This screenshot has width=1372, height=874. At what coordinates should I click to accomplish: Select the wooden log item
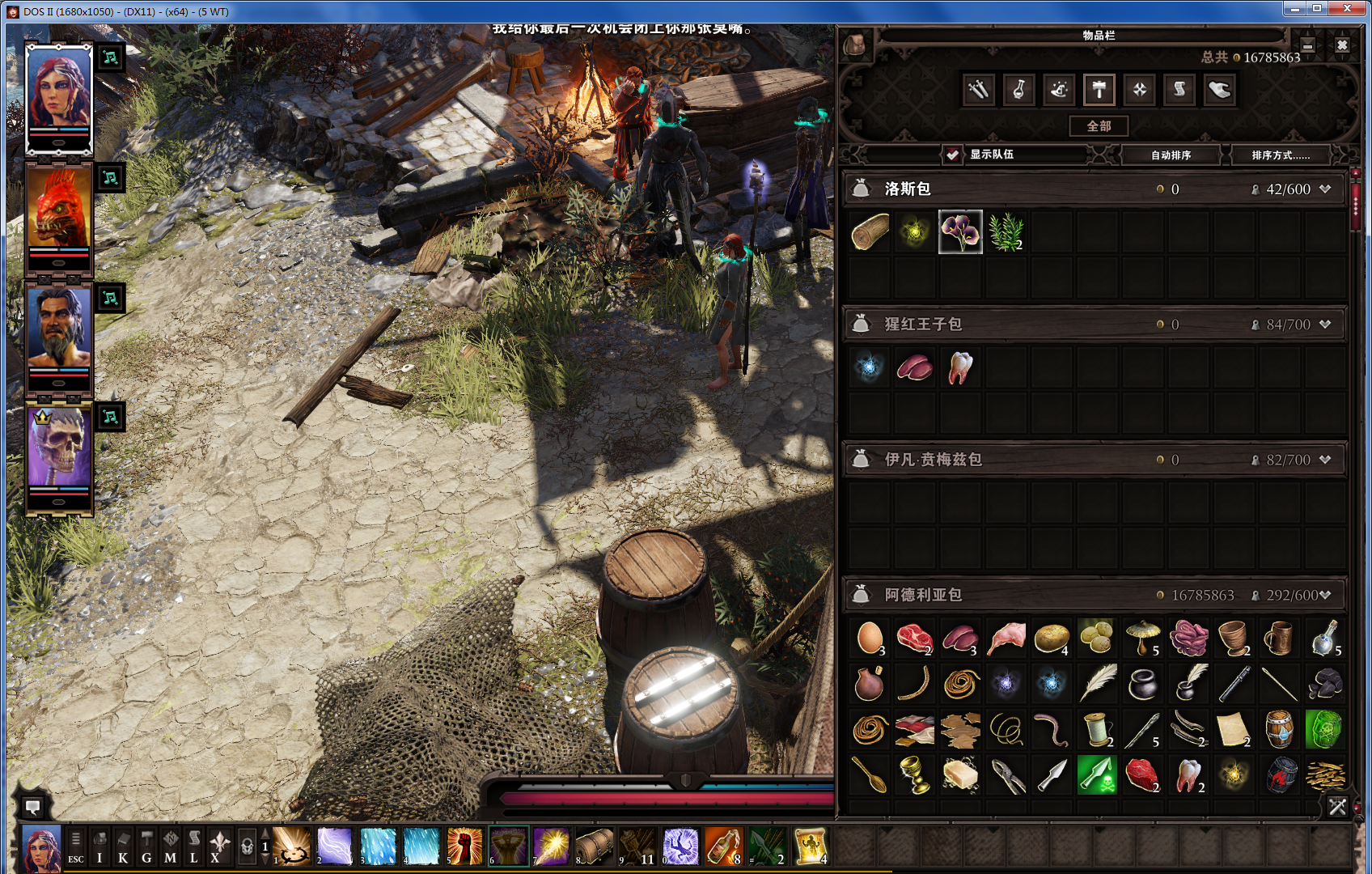click(x=870, y=232)
